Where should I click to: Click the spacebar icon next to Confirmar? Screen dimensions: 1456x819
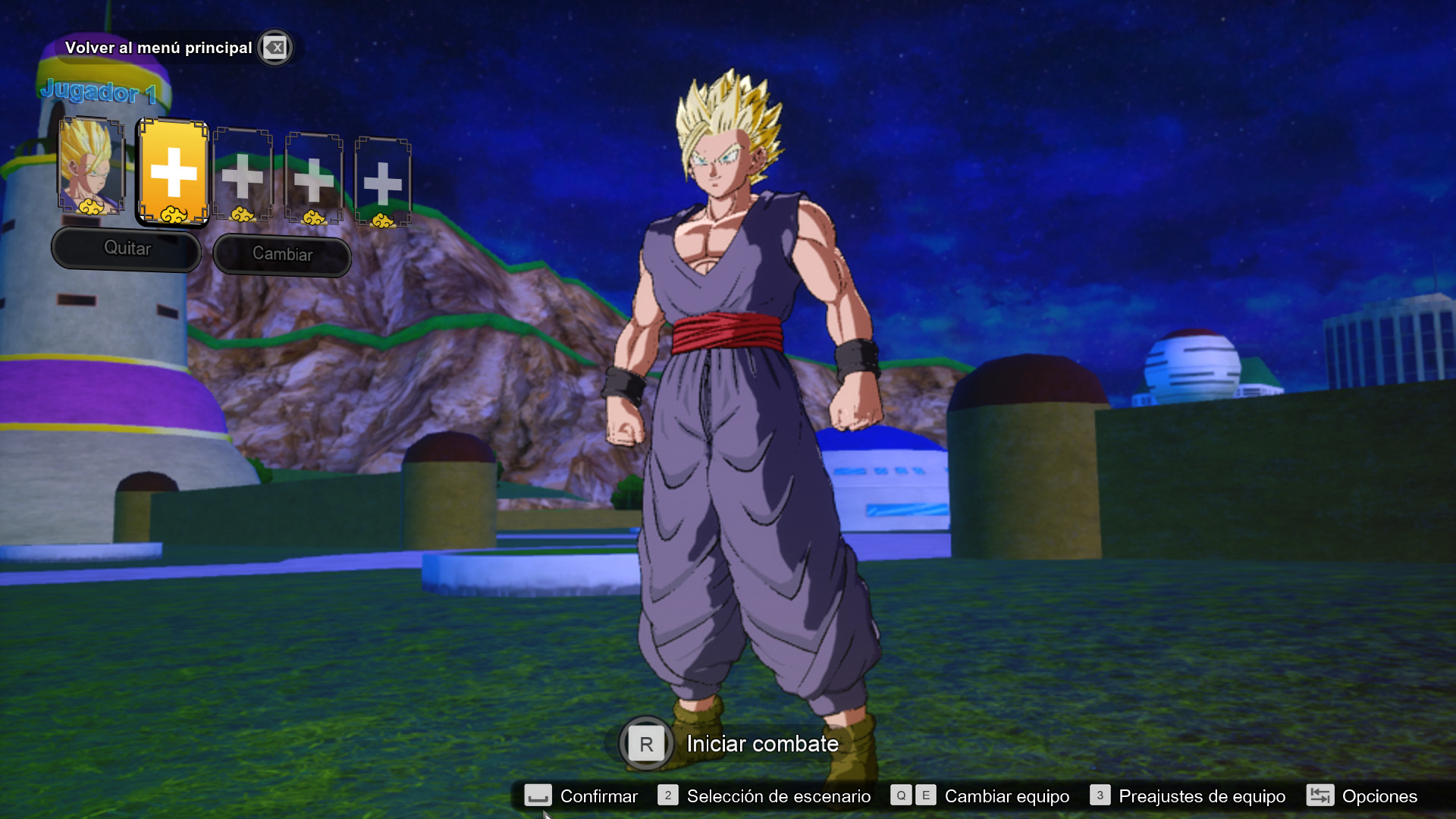(538, 796)
